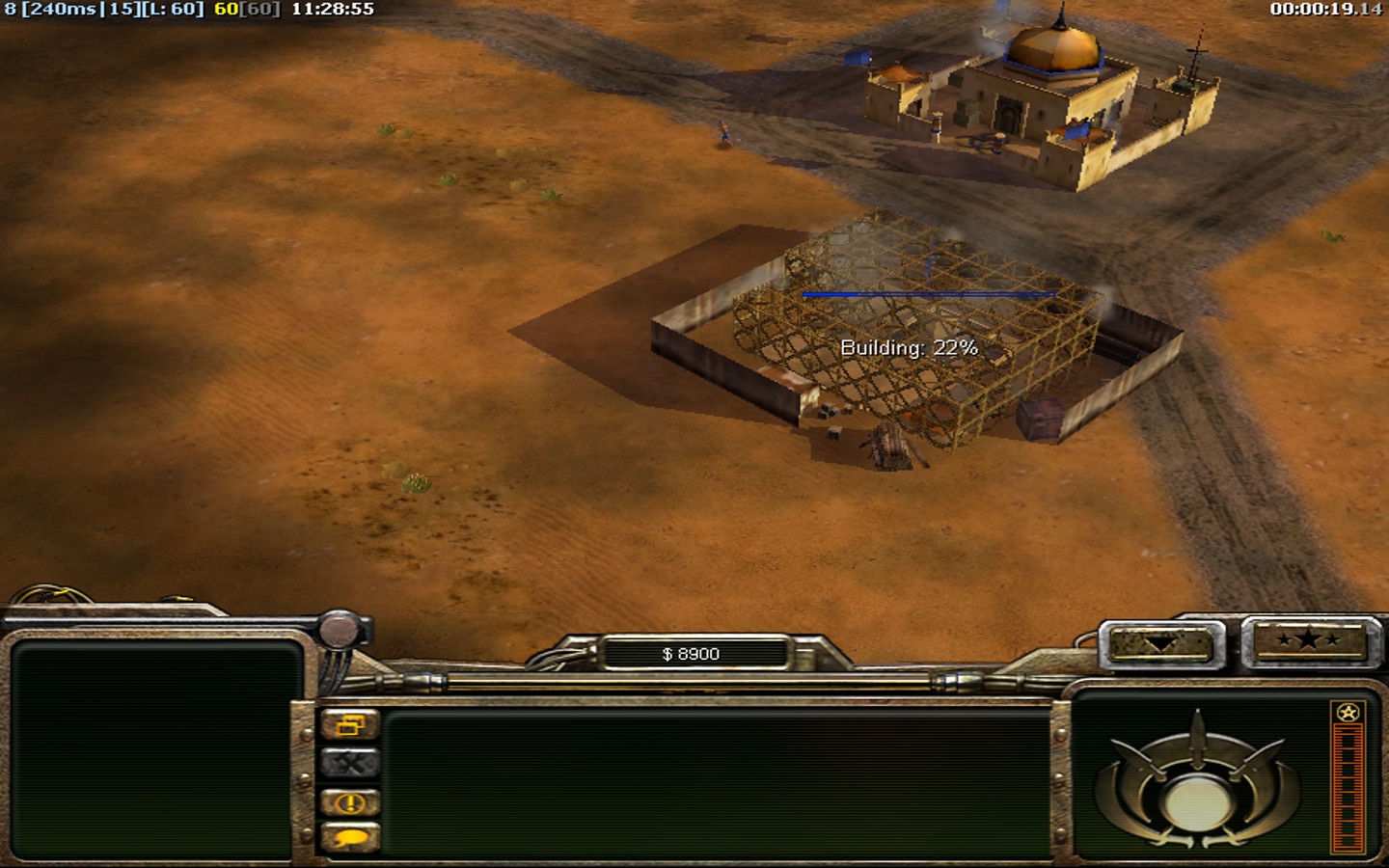Open the options menu with overlapping-windows icon
Viewport: 1389px width, 868px height.
point(349,725)
